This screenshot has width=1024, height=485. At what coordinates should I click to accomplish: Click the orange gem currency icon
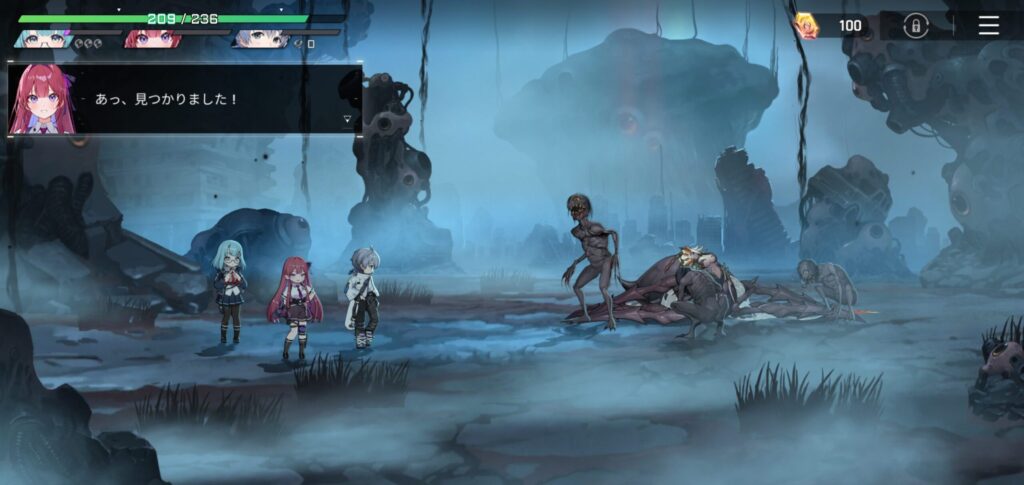(806, 26)
